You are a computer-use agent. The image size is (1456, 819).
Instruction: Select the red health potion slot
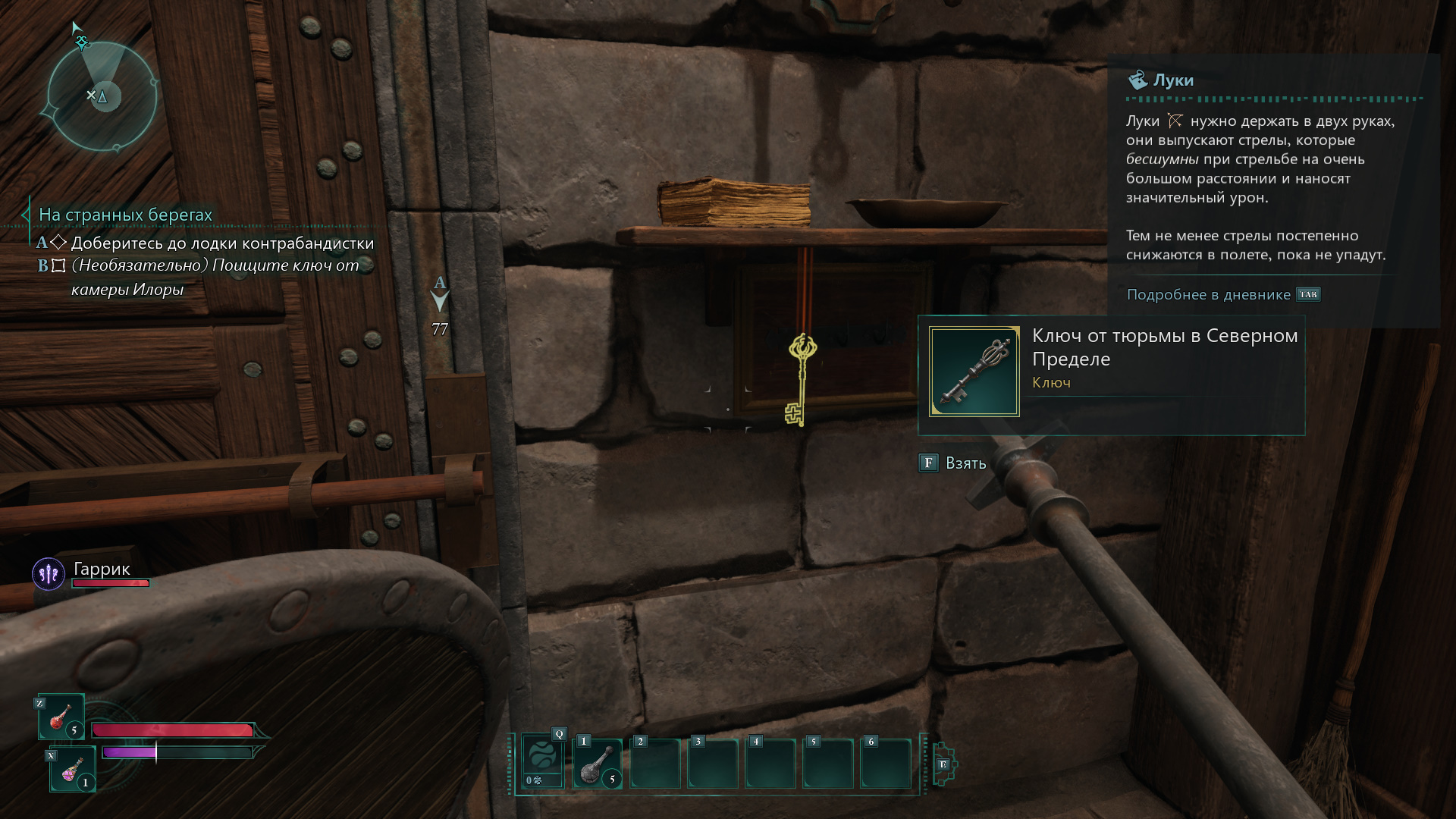pos(61,717)
